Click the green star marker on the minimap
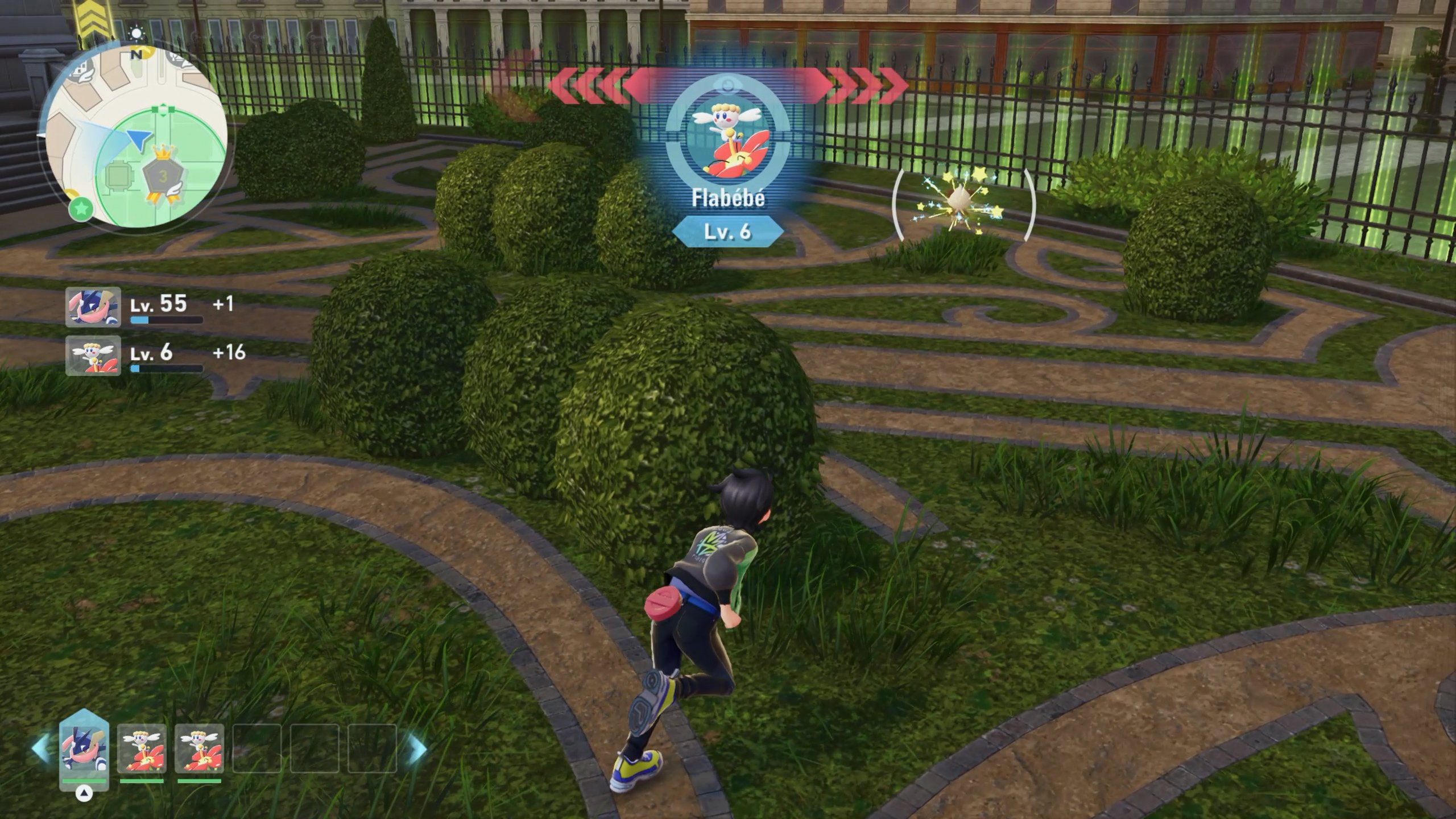The image size is (1456, 819). pos(81,209)
